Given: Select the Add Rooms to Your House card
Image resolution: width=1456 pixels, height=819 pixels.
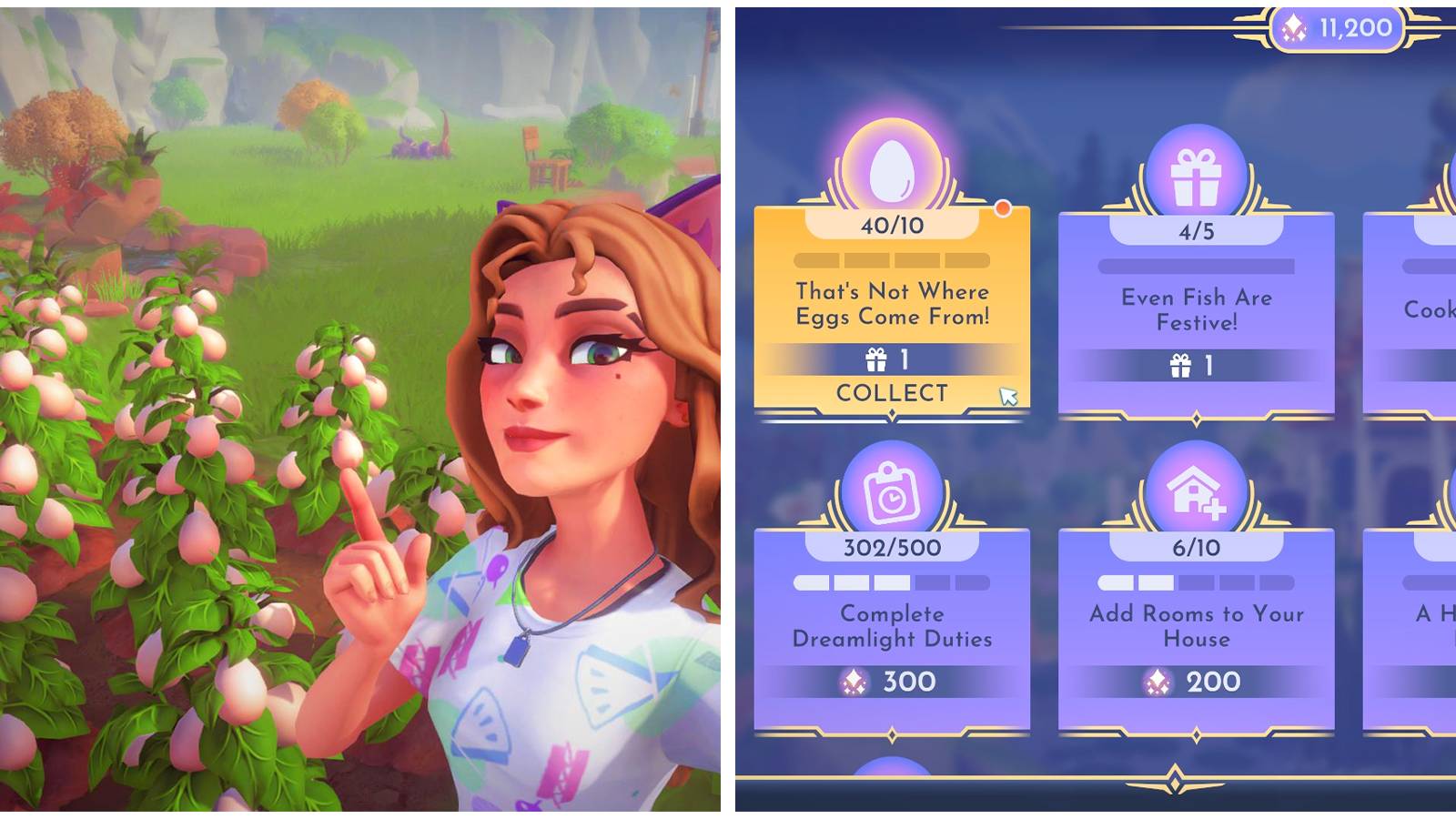Looking at the screenshot, I should pyautogui.click(x=1197, y=628).
